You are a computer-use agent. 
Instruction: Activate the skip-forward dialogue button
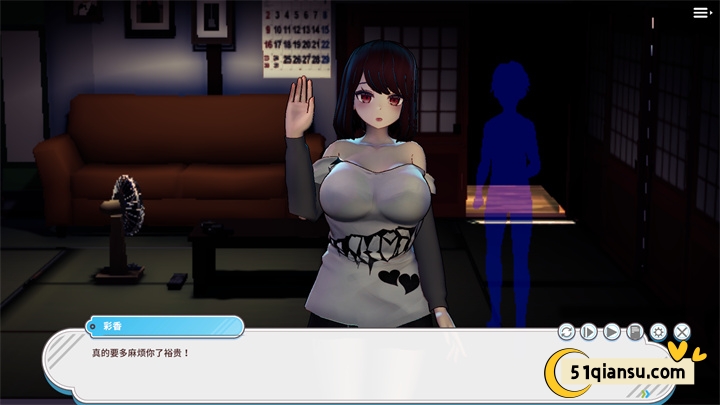pos(589,331)
